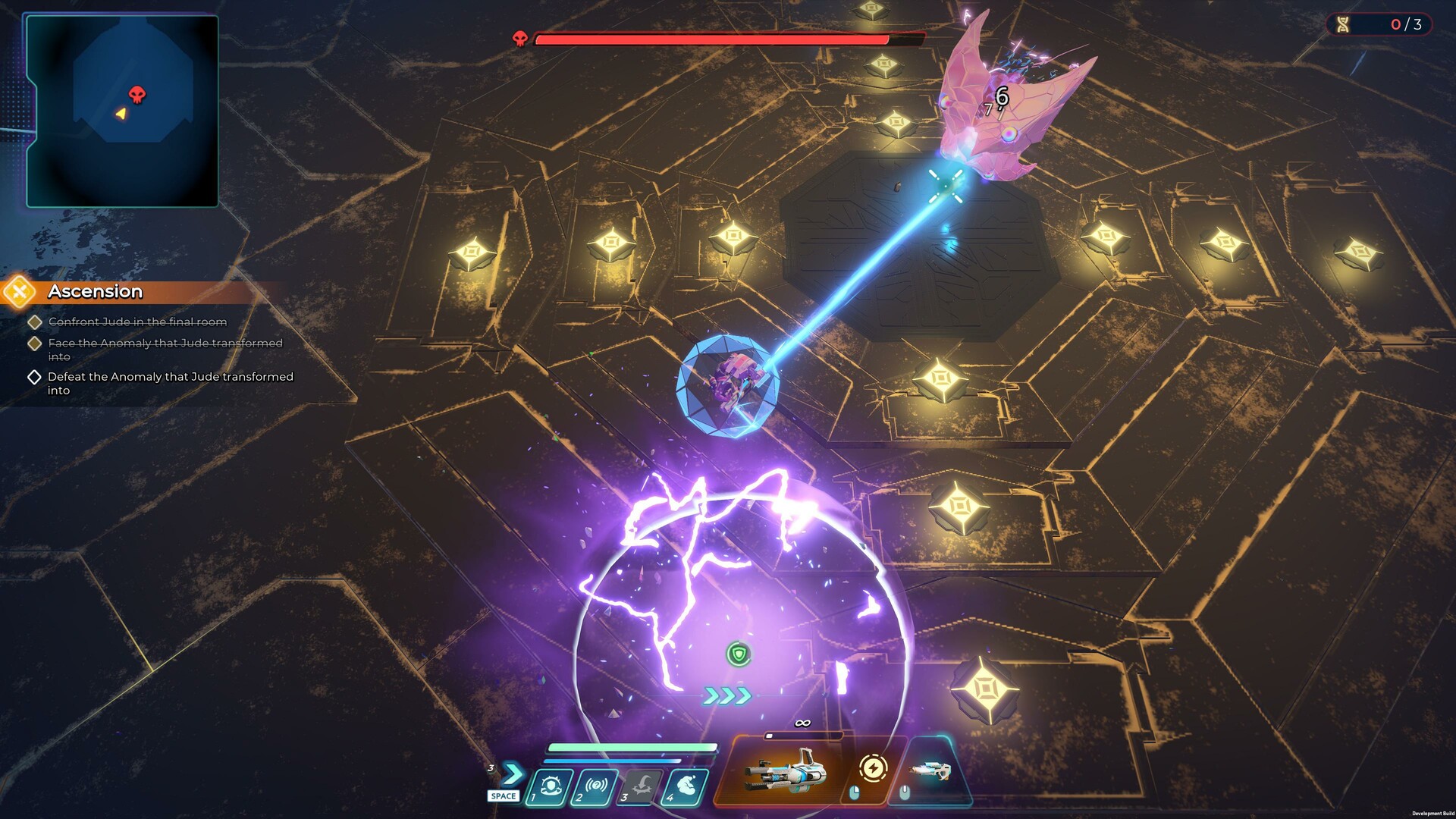Select the red skull boss marker on minimap
Image resolution: width=1456 pixels, height=819 pixels.
pos(137,94)
